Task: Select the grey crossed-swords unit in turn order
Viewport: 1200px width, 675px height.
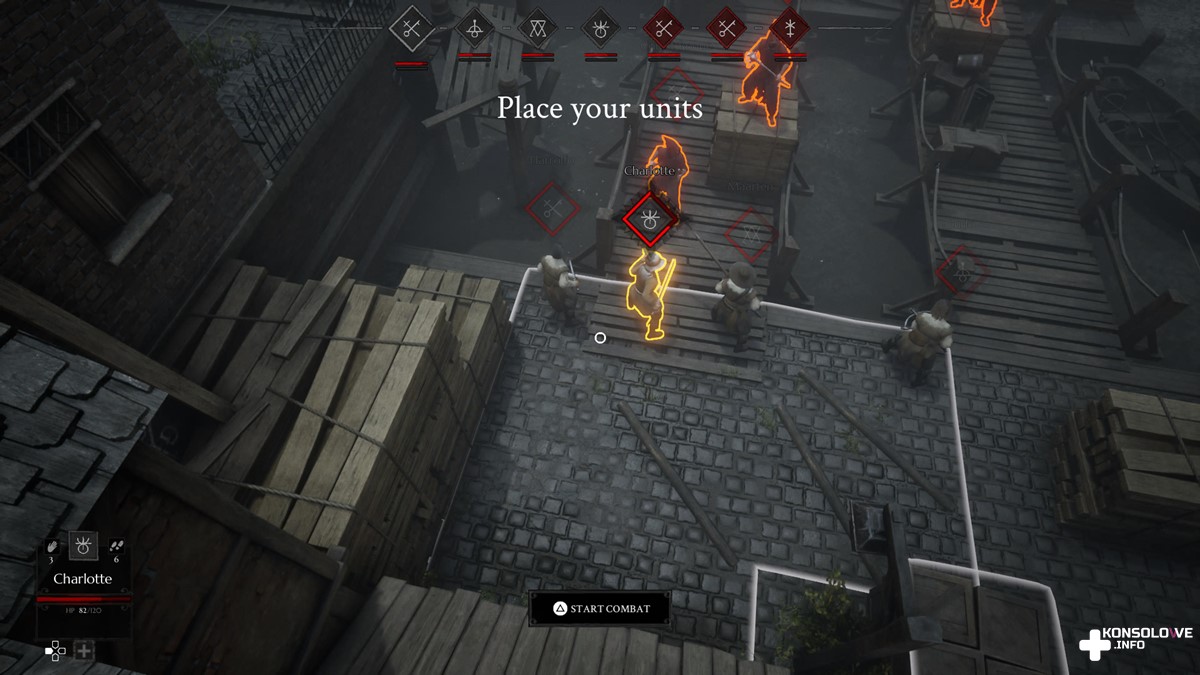Action: point(411,28)
